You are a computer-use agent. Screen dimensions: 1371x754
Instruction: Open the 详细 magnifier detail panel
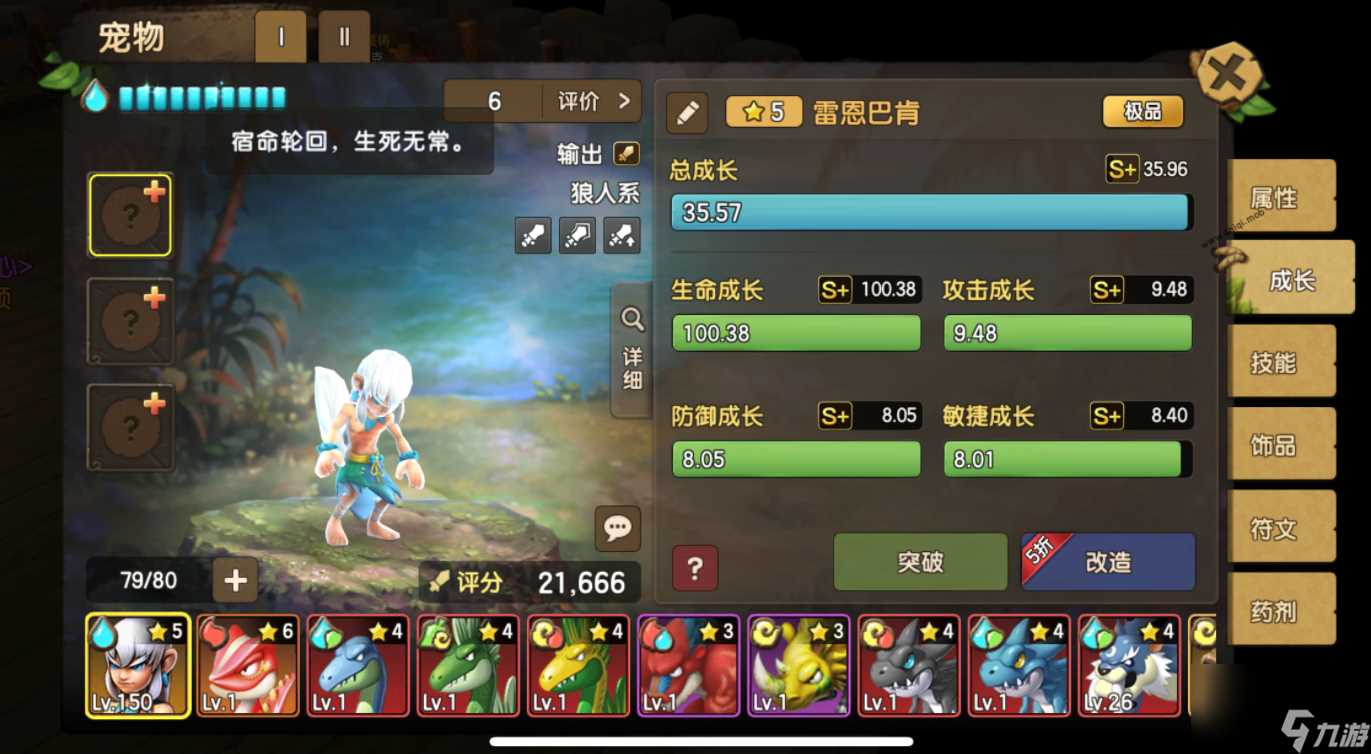632,345
